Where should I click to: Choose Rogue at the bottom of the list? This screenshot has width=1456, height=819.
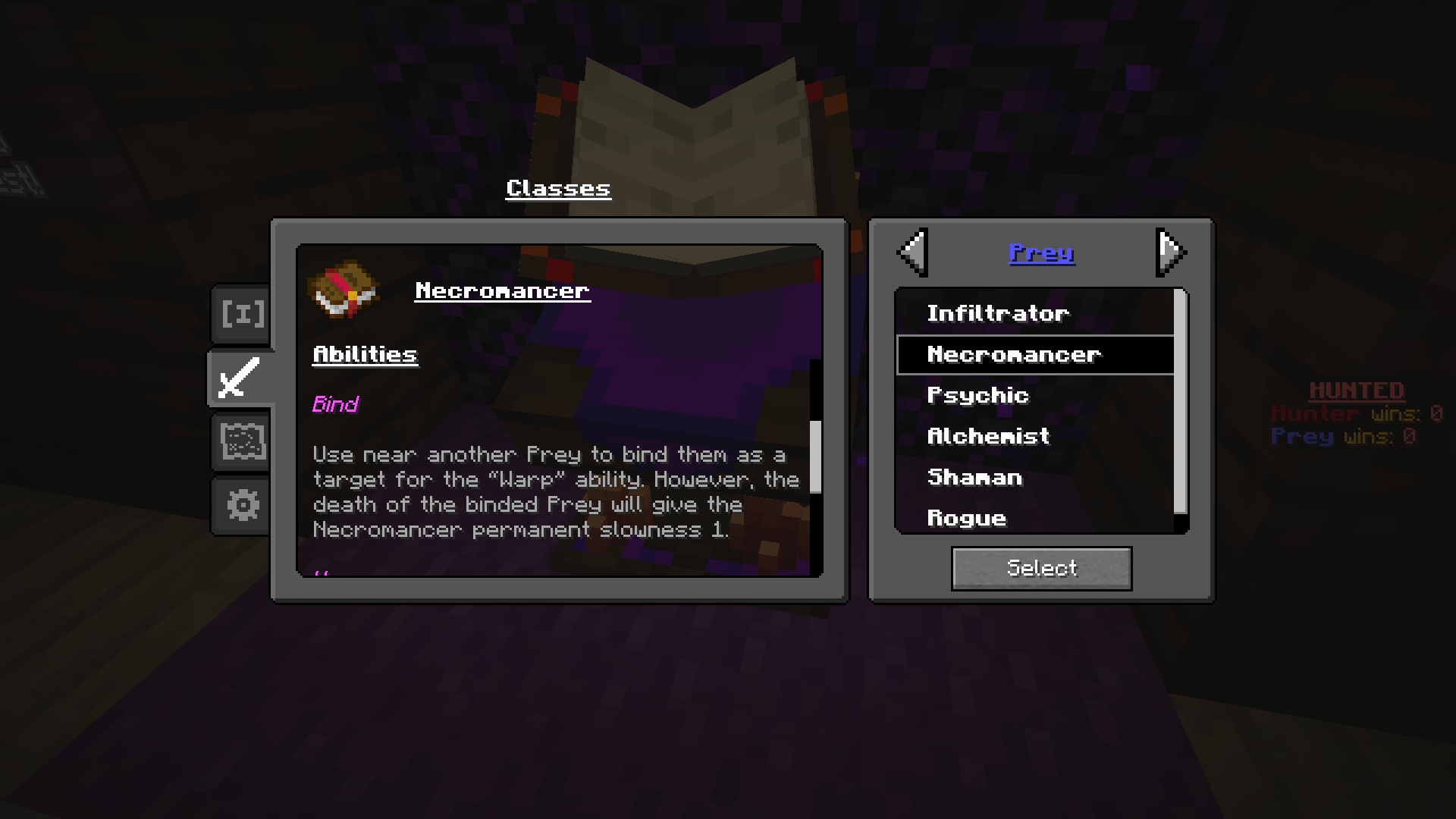click(968, 518)
